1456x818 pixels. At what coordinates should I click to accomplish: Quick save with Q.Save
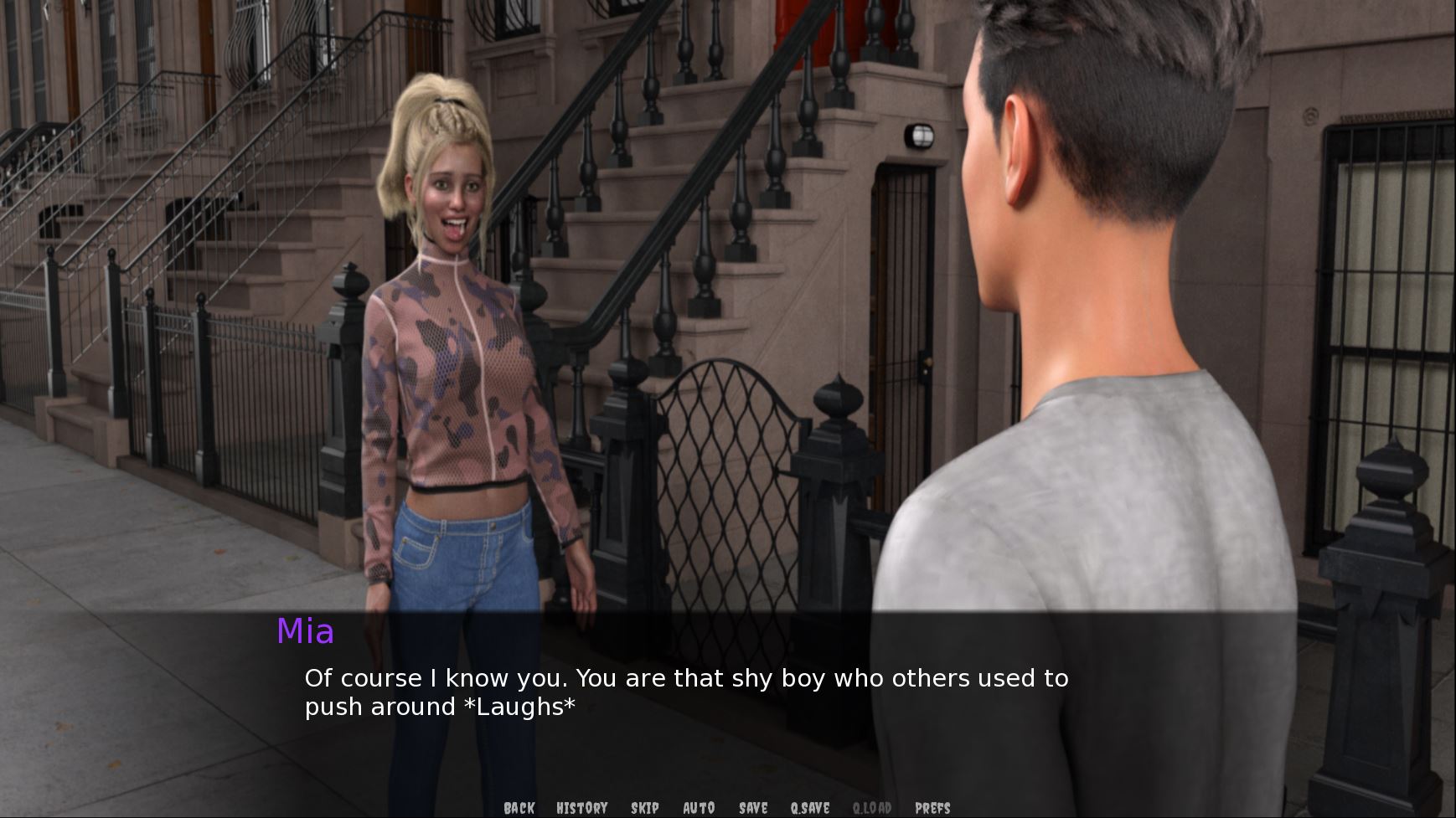tap(809, 808)
